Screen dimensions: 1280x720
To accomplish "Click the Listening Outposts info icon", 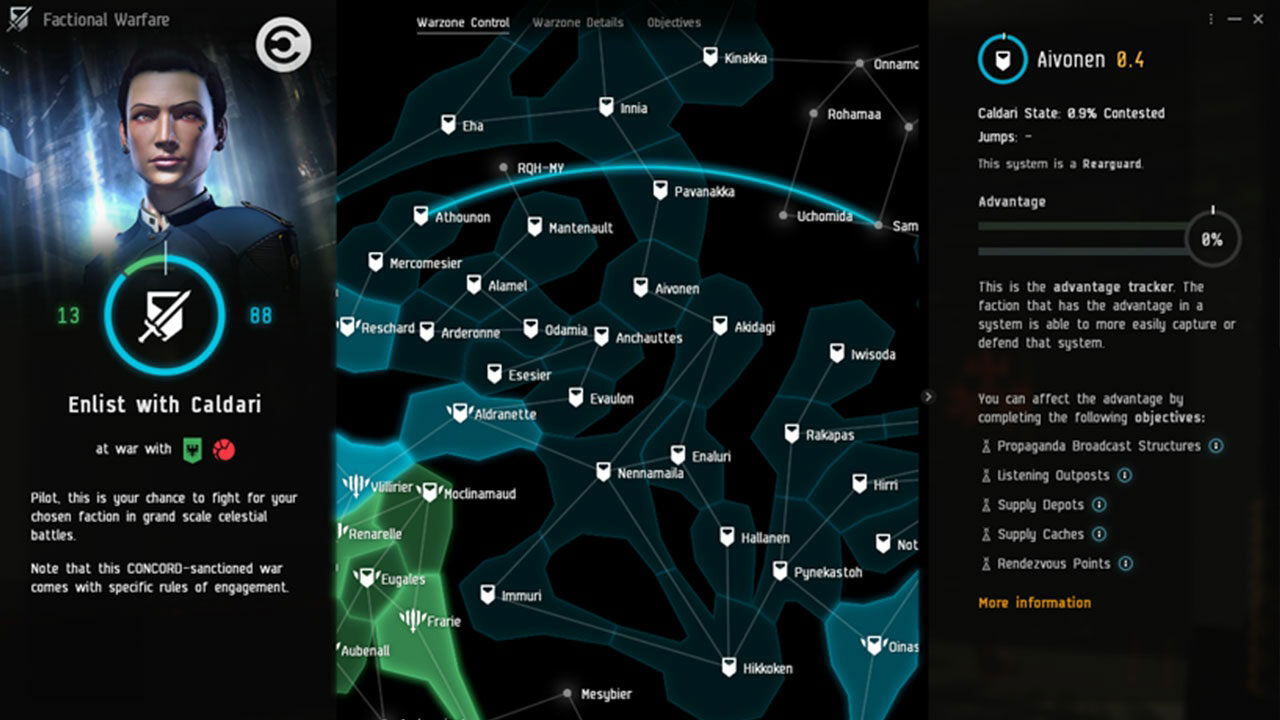I will click(1124, 476).
